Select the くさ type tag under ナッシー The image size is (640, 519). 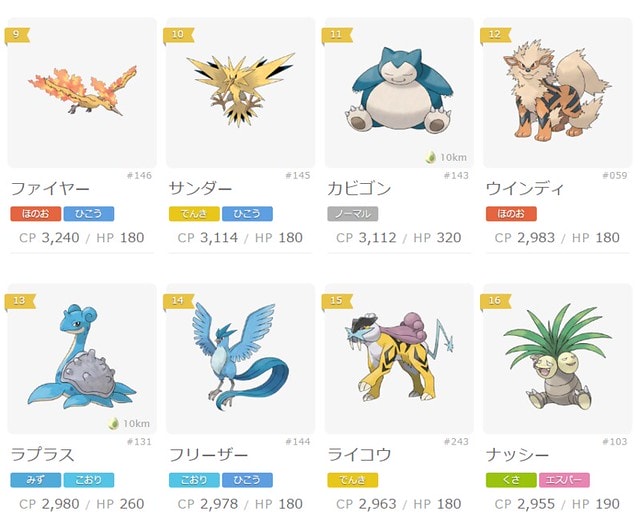coord(510,480)
